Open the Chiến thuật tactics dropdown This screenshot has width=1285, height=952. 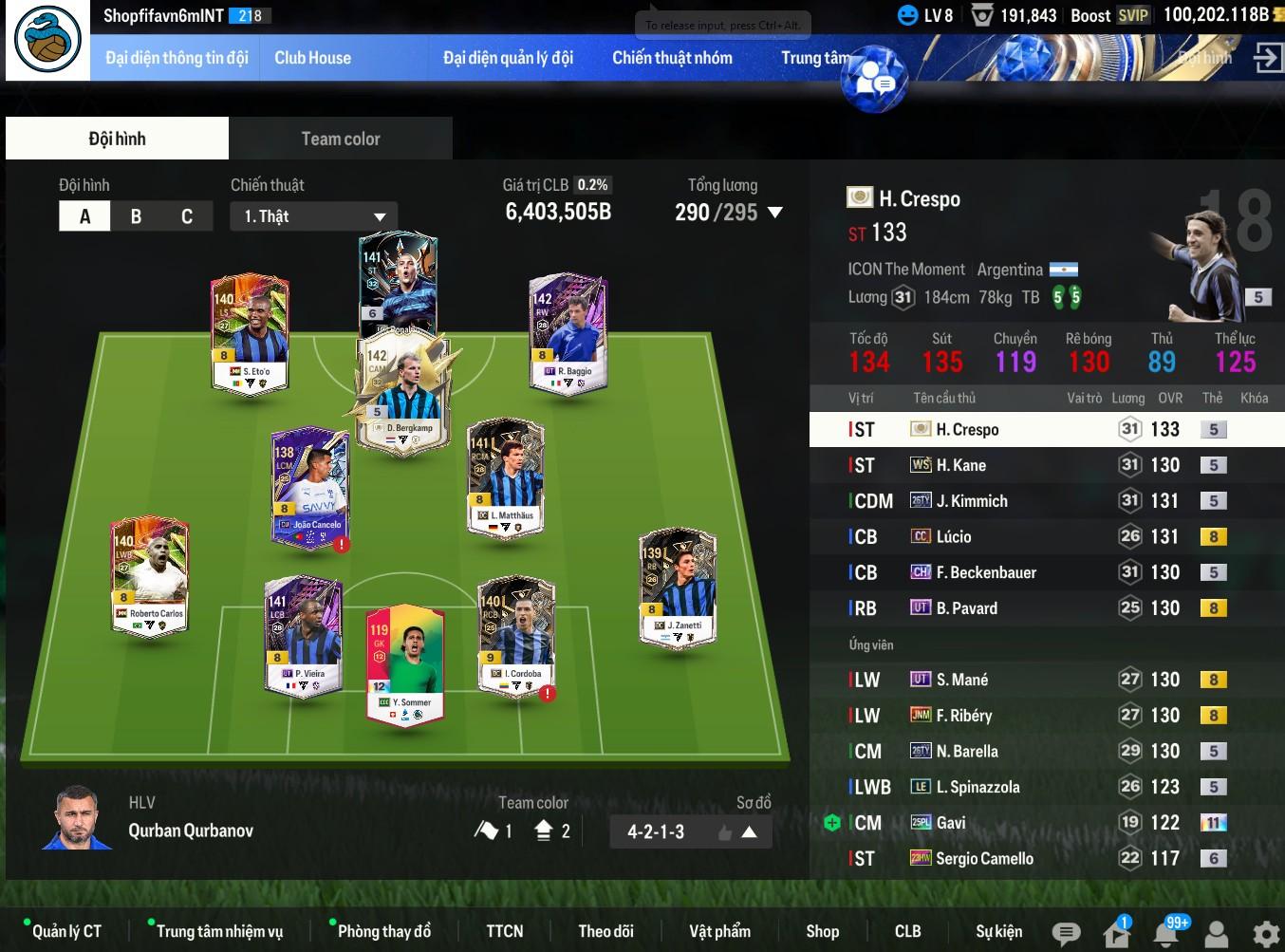tap(313, 216)
